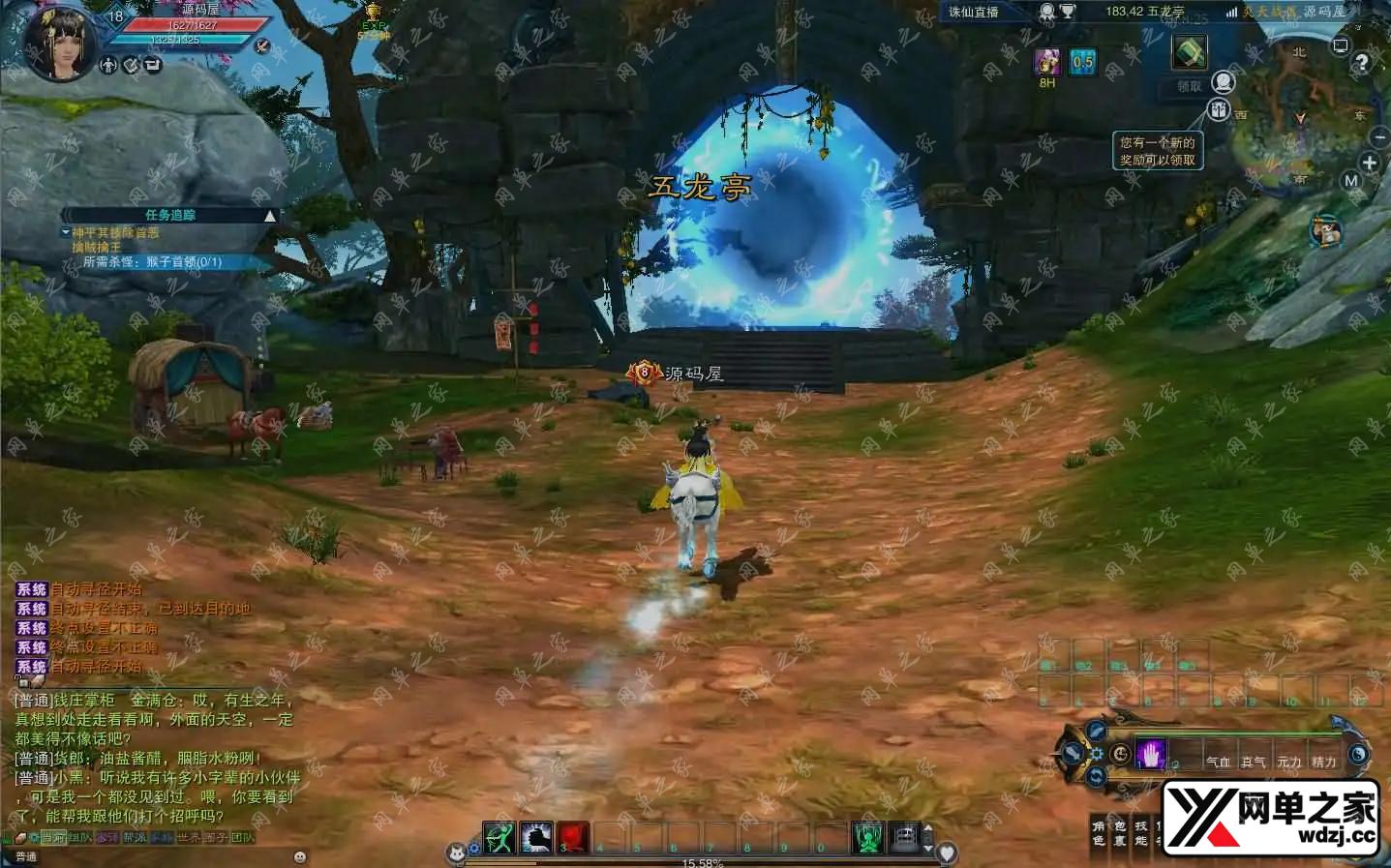The image size is (1391, 868).
Task: Switch to the 世界 chat channel tab
Action: (188, 837)
